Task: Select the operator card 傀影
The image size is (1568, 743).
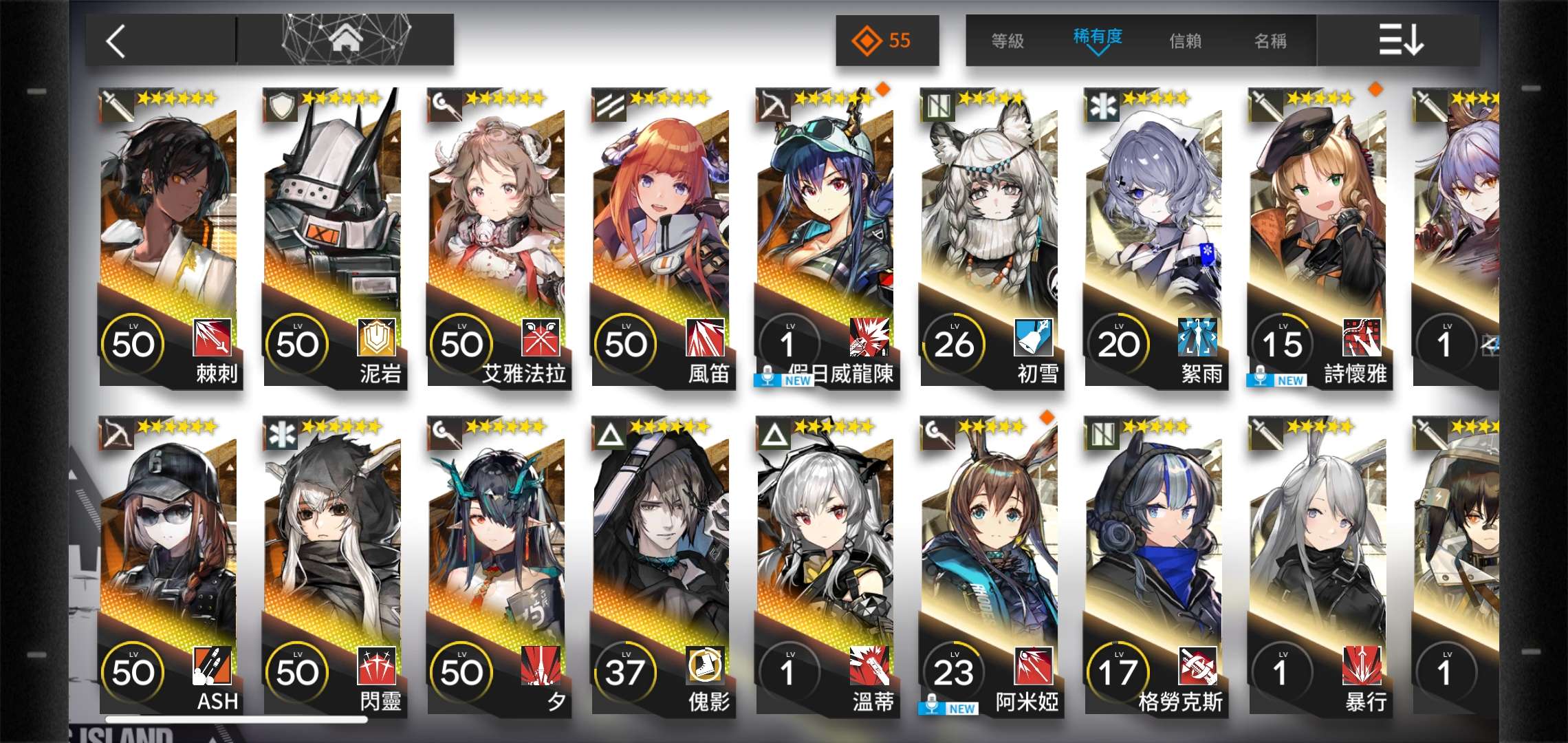Action: (x=662, y=566)
